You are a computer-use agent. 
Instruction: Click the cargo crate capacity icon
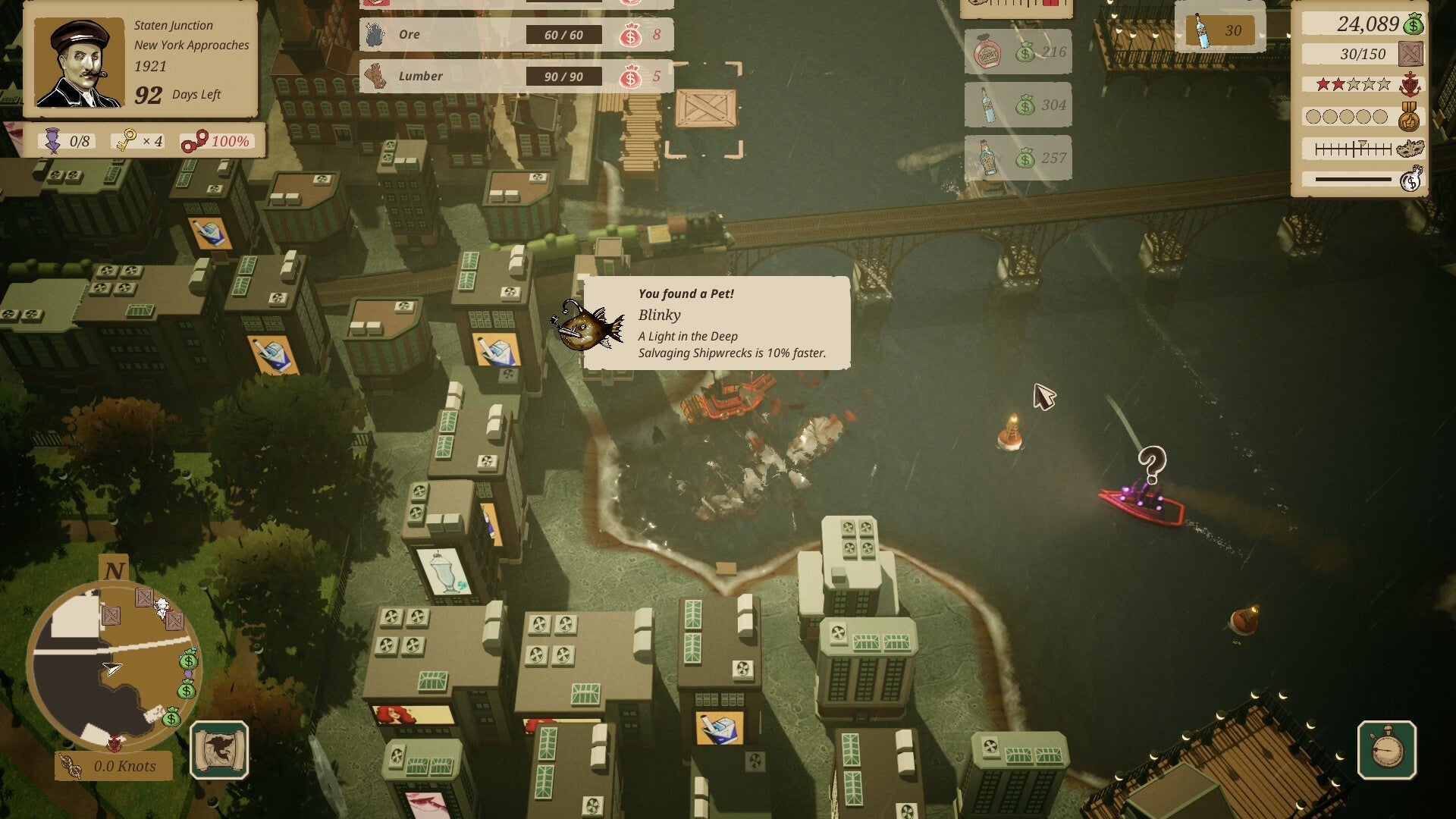(x=1410, y=55)
